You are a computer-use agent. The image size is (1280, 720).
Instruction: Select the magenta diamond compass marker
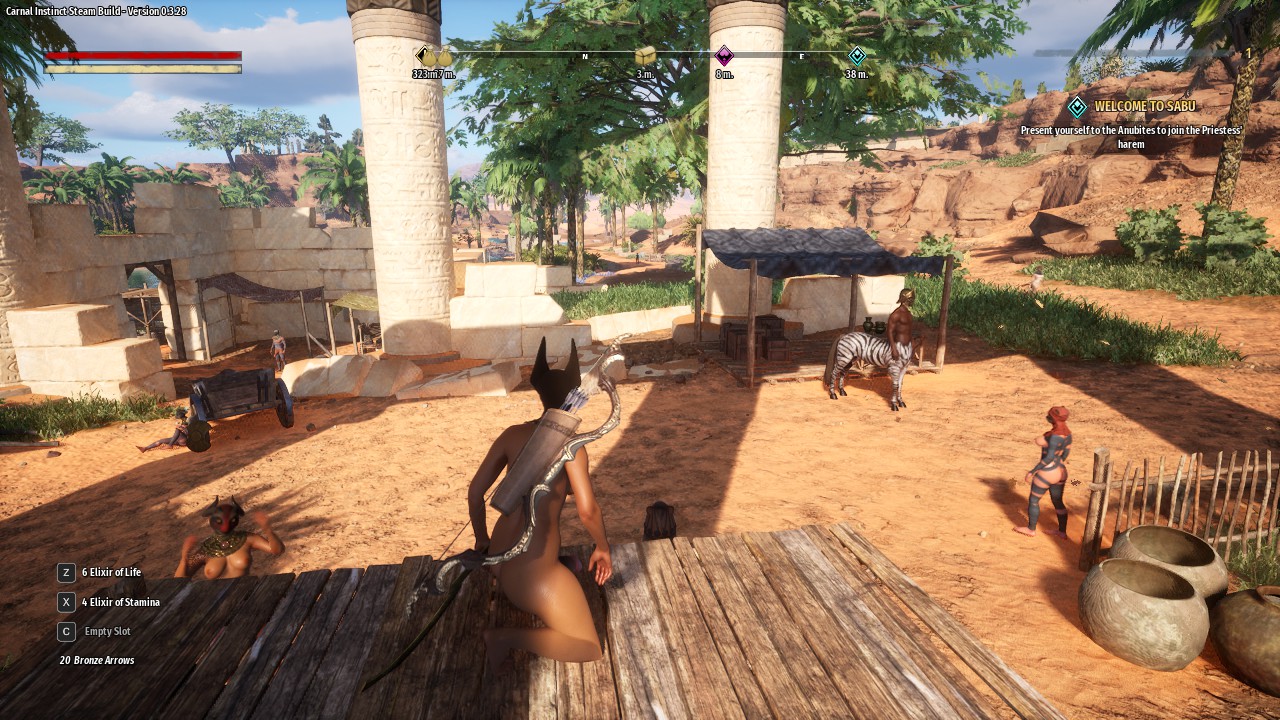tap(724, 56)
